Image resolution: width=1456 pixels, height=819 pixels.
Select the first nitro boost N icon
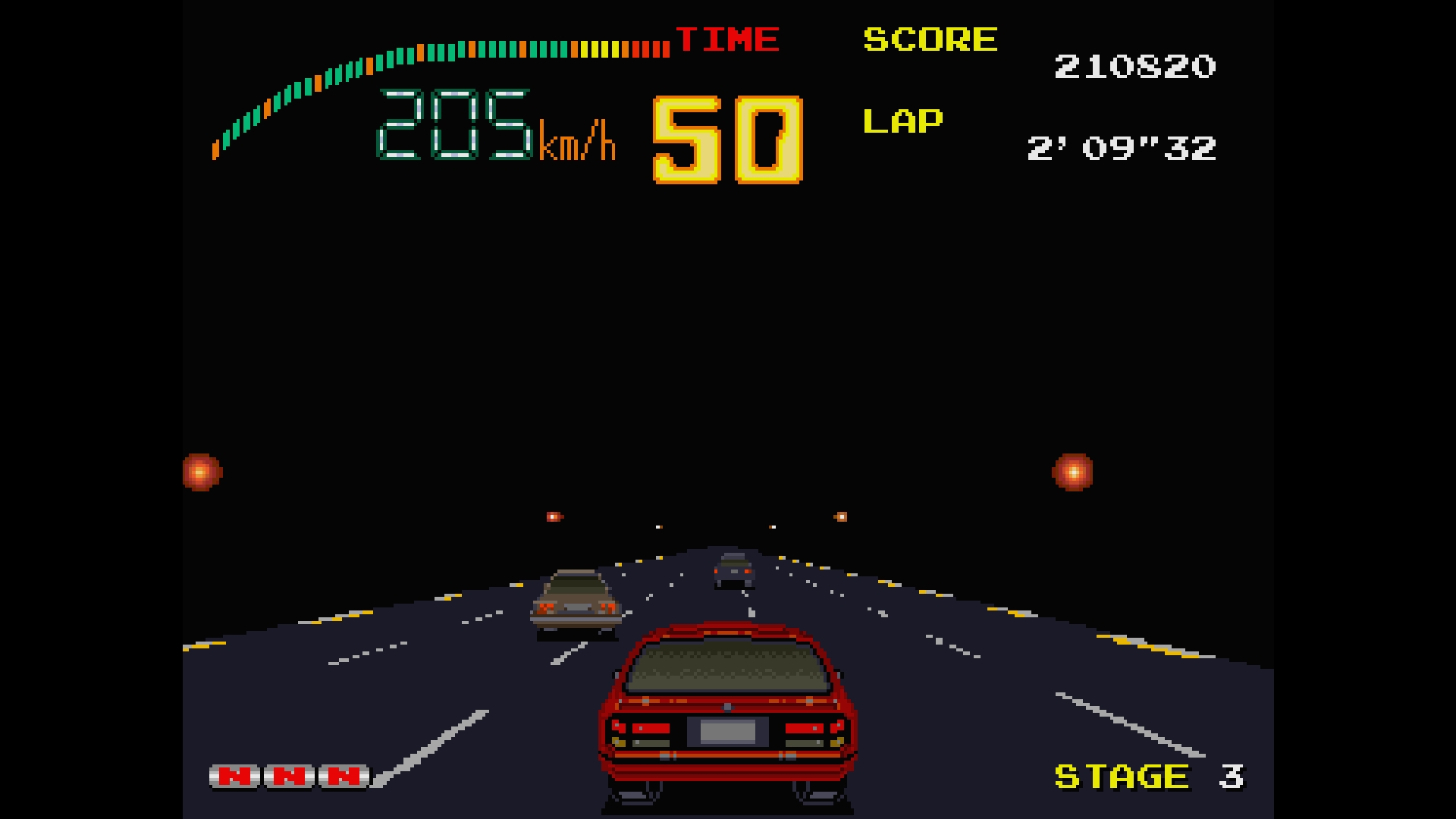tap(233, 776)
